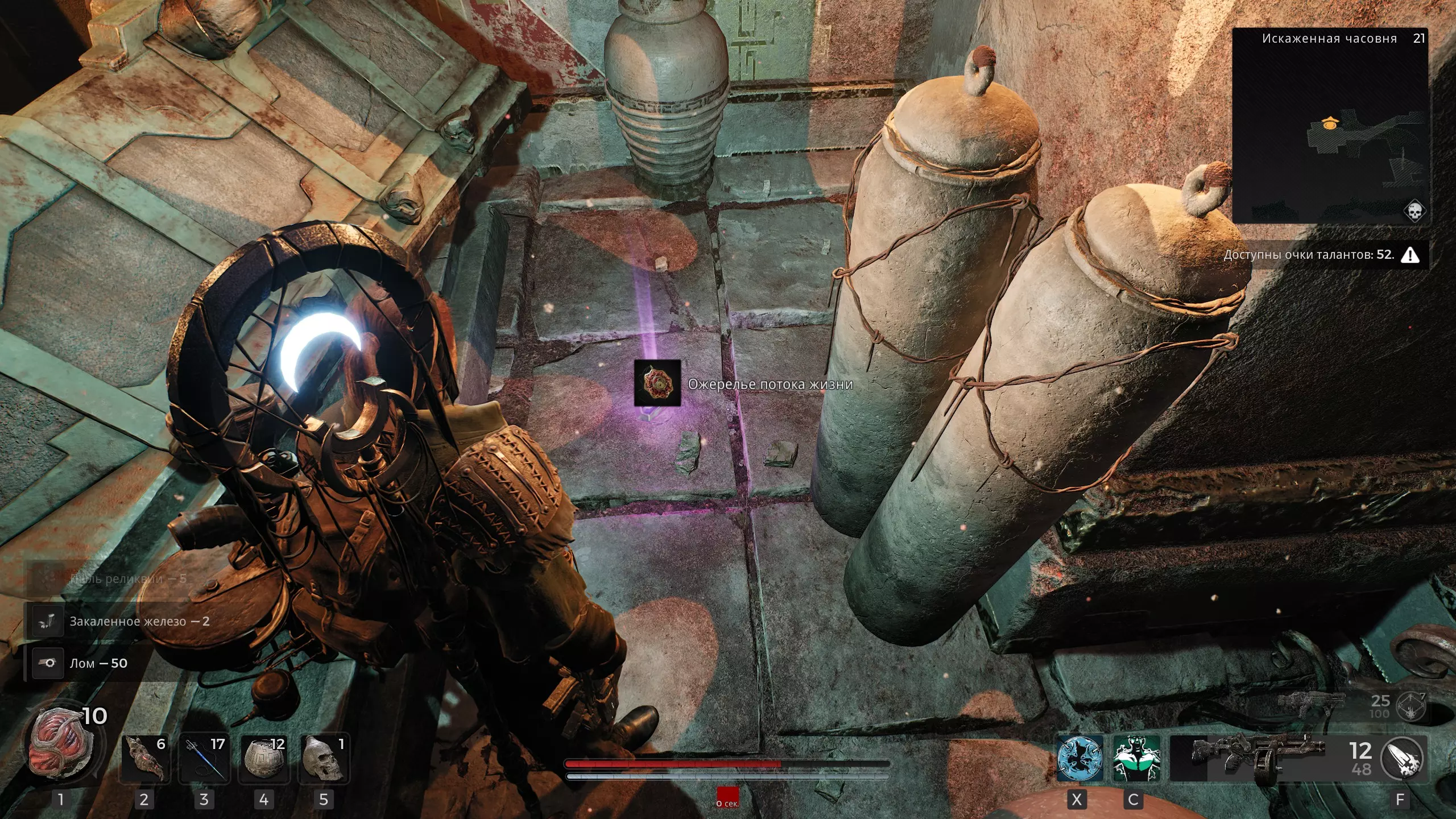The width and height of the screenshot is (1456, 819).
Task: Select the patterned clay pot consumable
Action: pos(264,758)
